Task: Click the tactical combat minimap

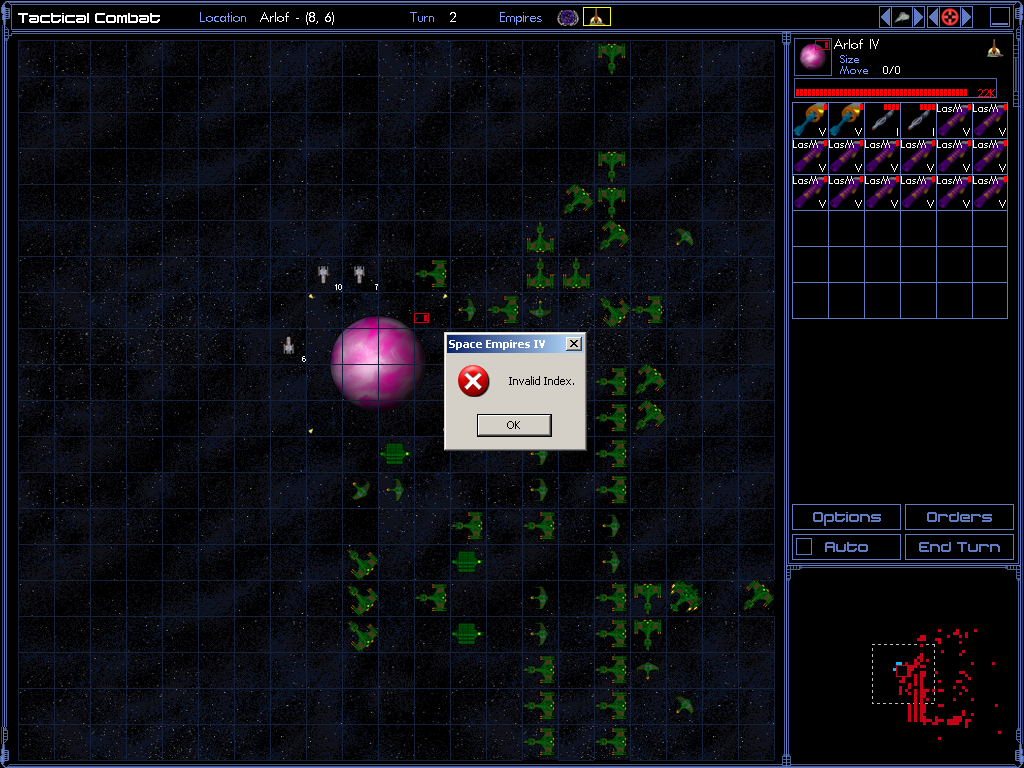Action: tap(902, 664)
